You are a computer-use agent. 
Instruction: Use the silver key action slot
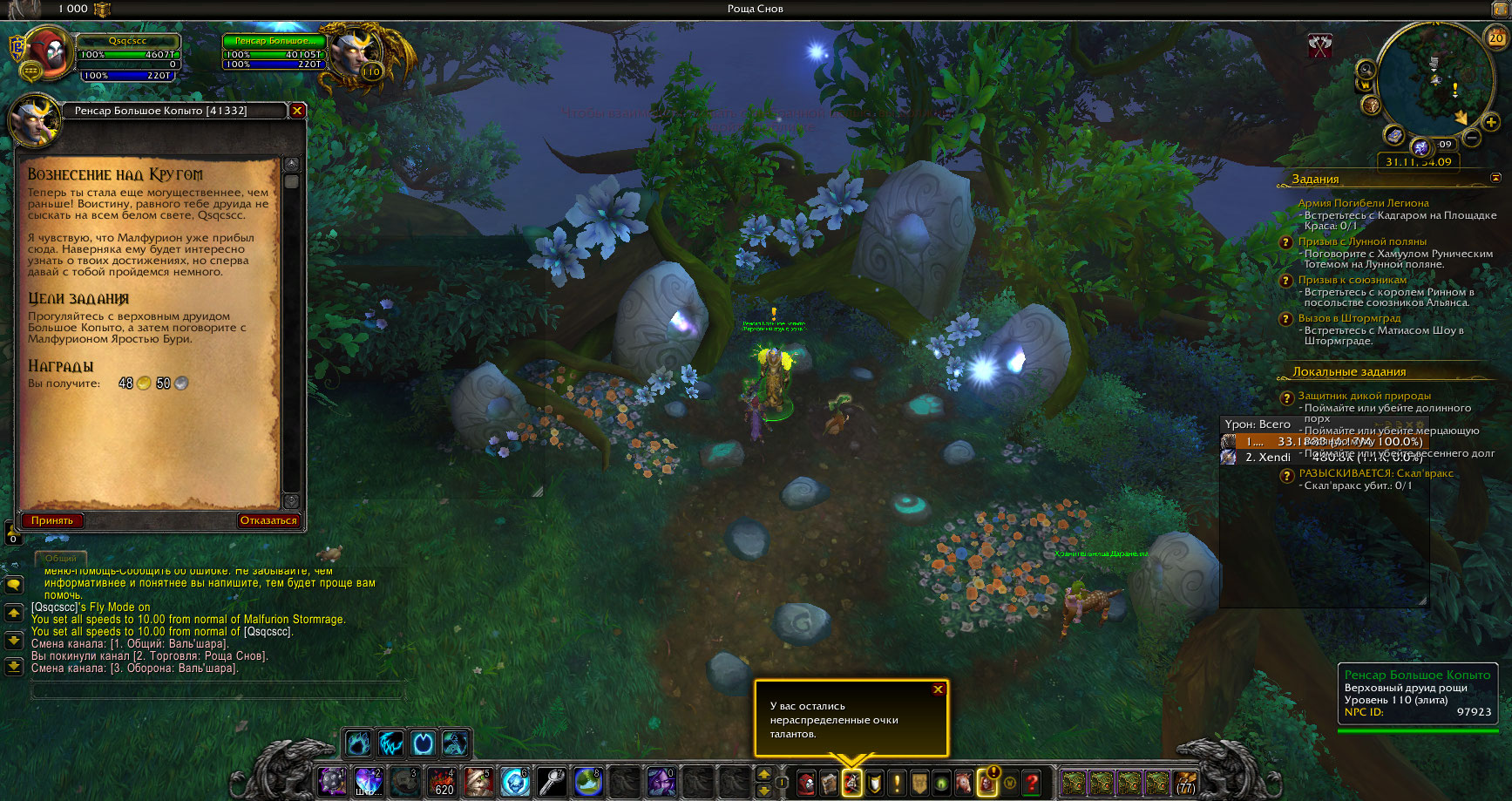pos(552,782)
